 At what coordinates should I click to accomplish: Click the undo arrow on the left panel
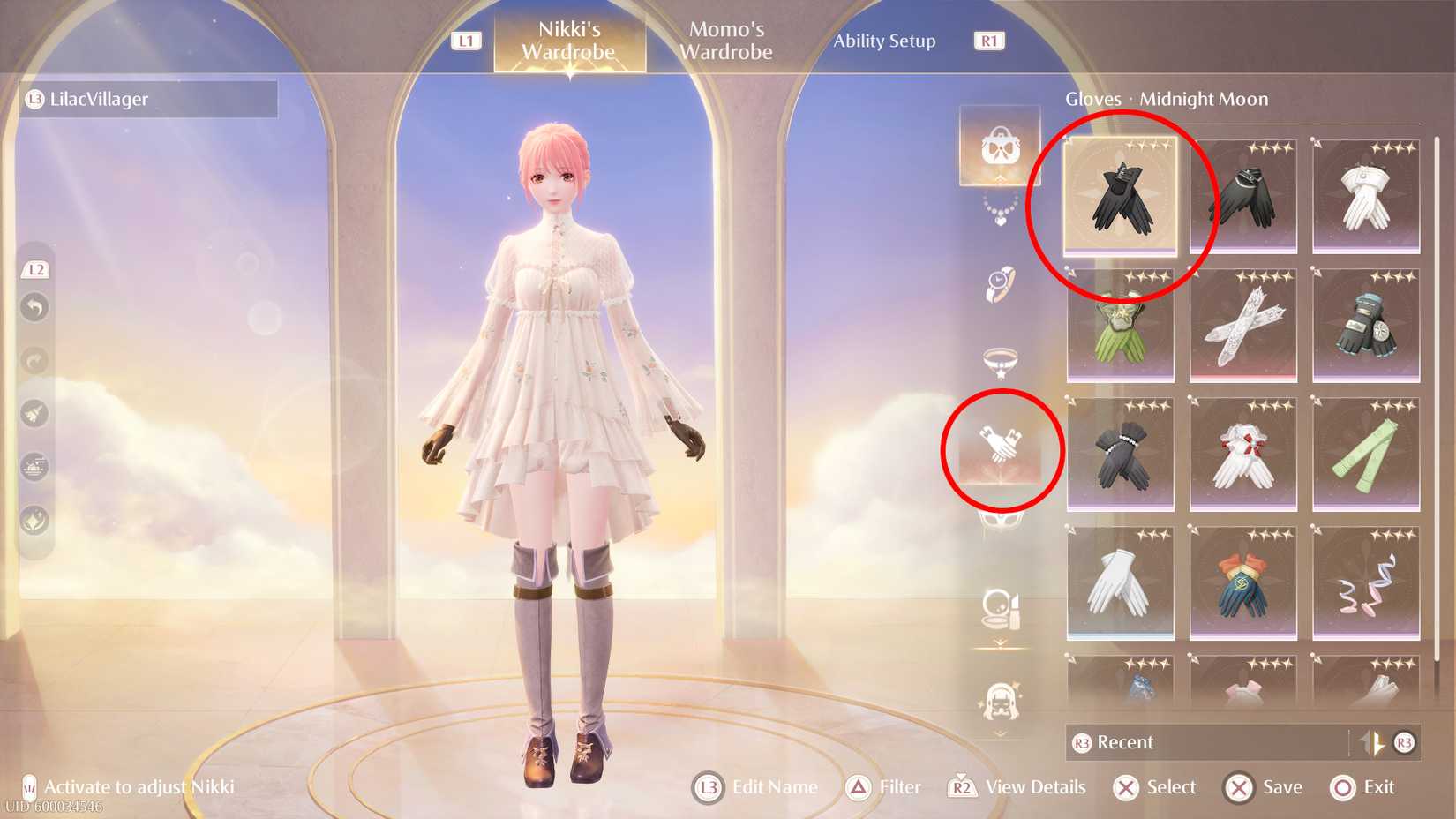(x=34, y=306)
